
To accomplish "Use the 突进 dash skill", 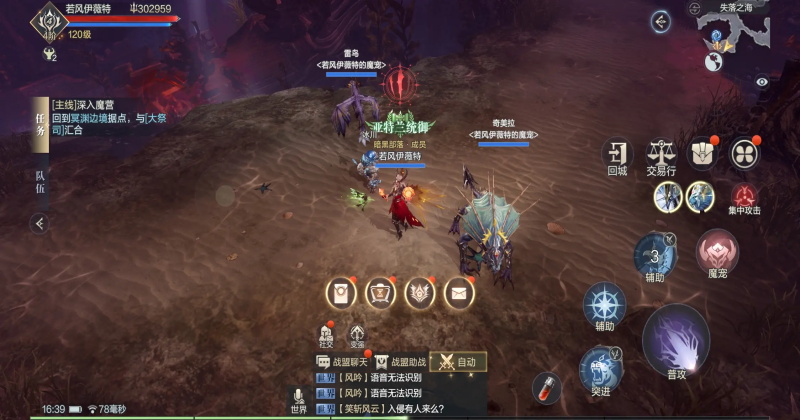I will pos(600,368).
